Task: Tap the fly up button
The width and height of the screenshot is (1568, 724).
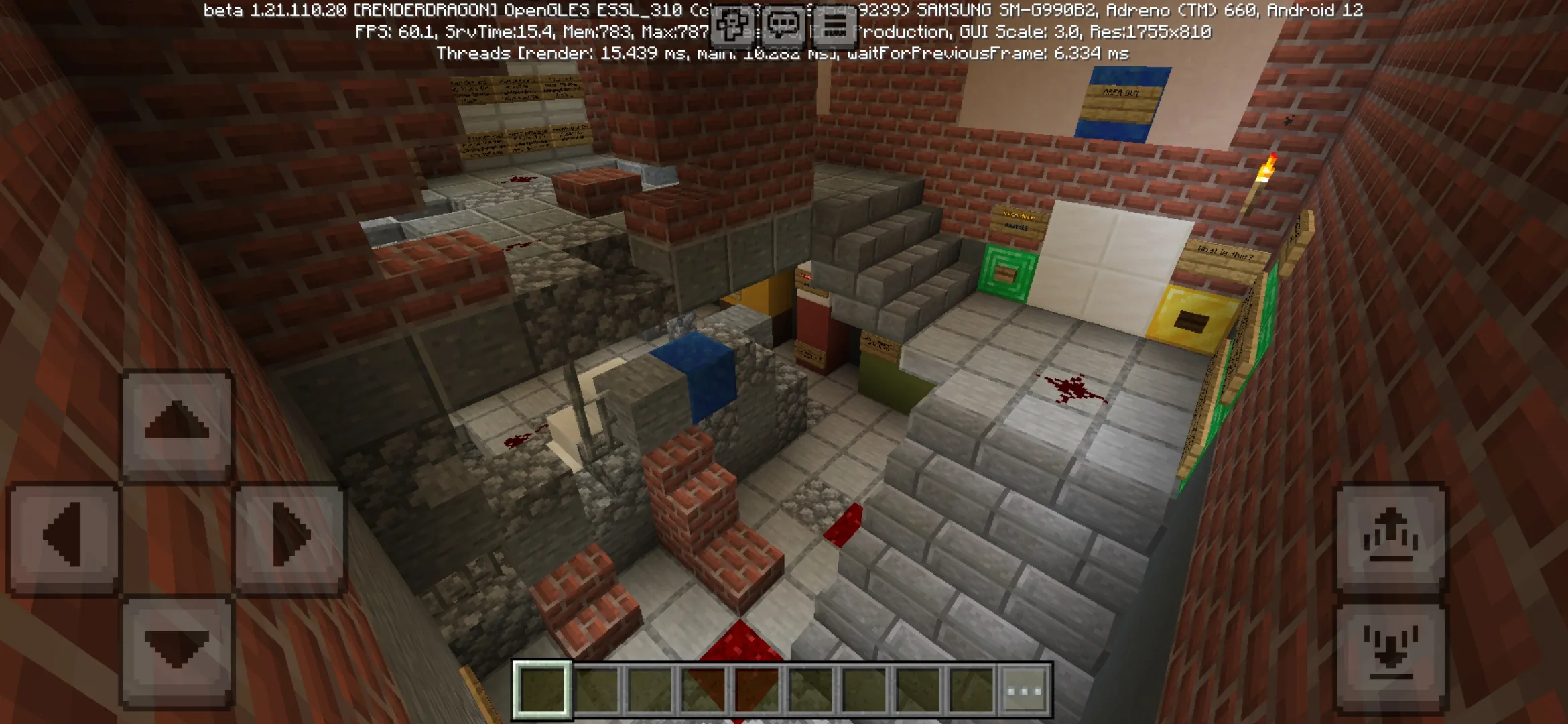Action: [1391, 538]
